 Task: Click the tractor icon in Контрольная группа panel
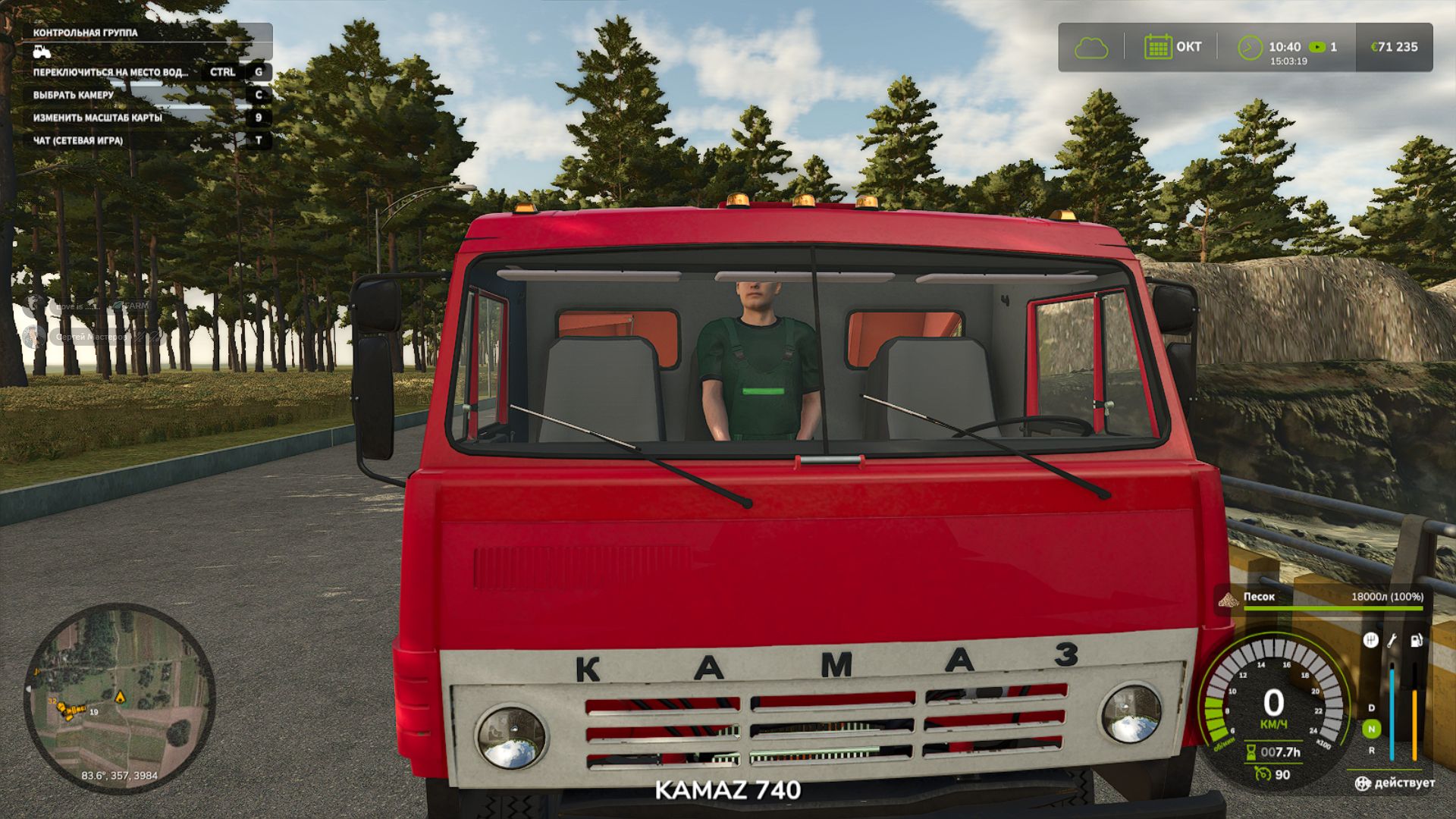[43, 52]
